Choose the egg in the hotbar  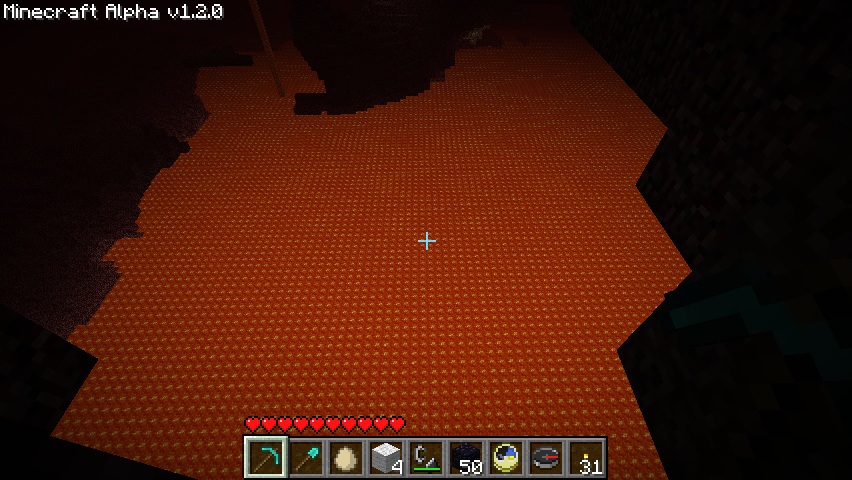click(x=346, y=458)
